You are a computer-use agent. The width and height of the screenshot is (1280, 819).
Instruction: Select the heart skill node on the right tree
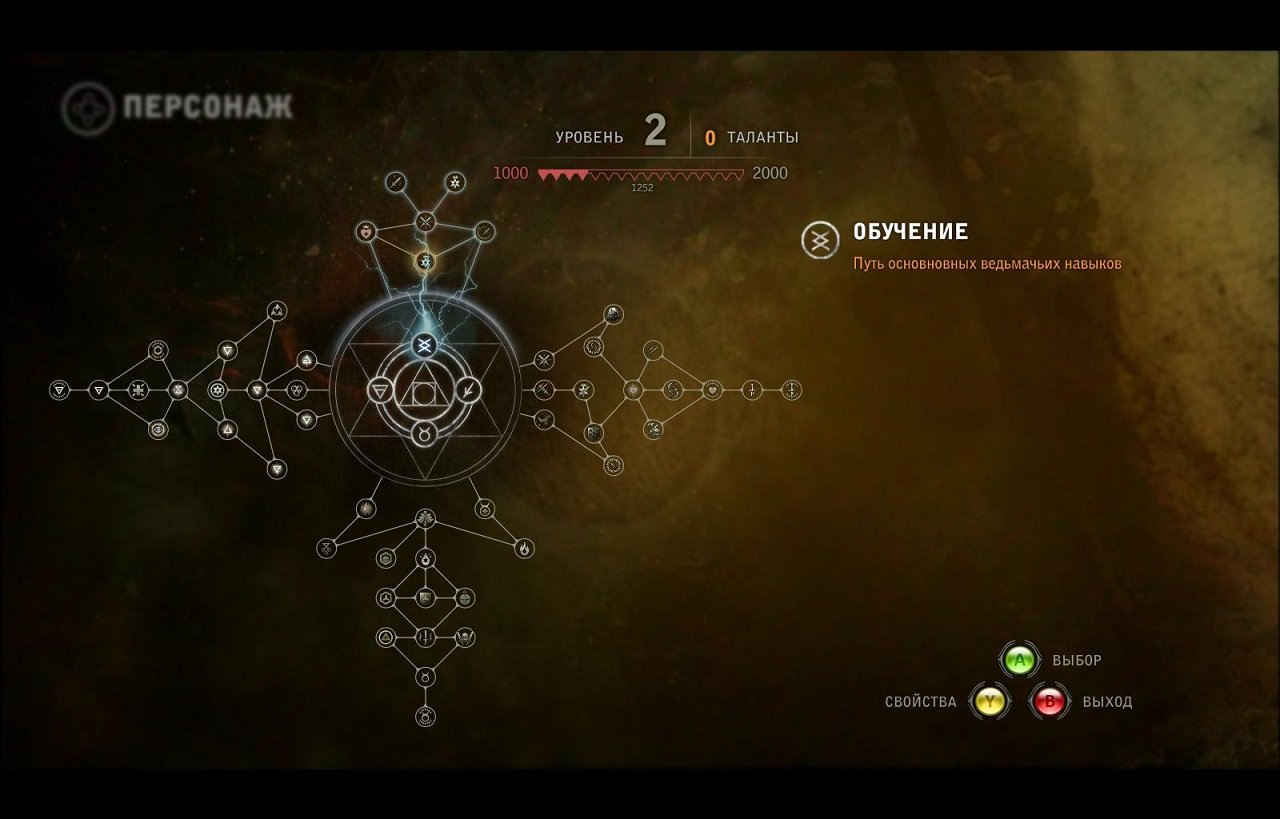713,391
